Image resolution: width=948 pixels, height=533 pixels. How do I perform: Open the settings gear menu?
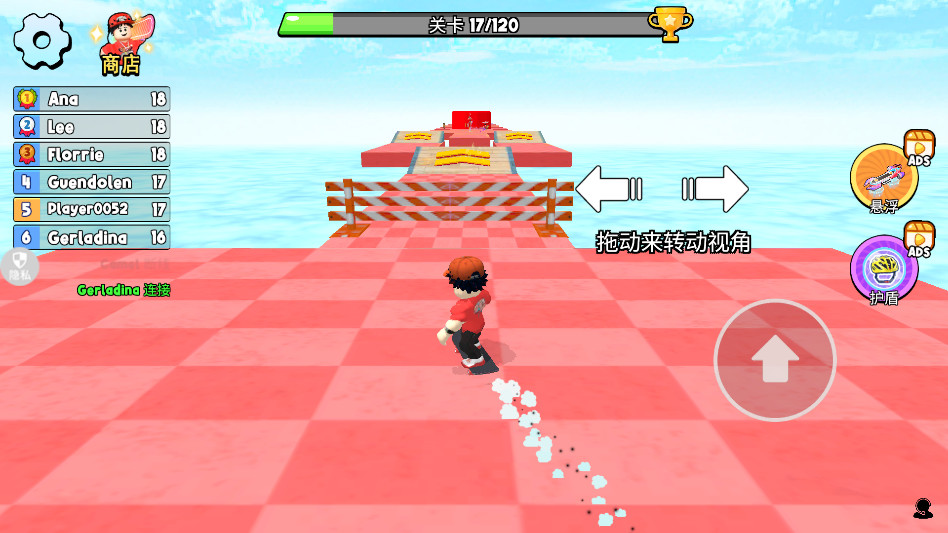point(40,41)
